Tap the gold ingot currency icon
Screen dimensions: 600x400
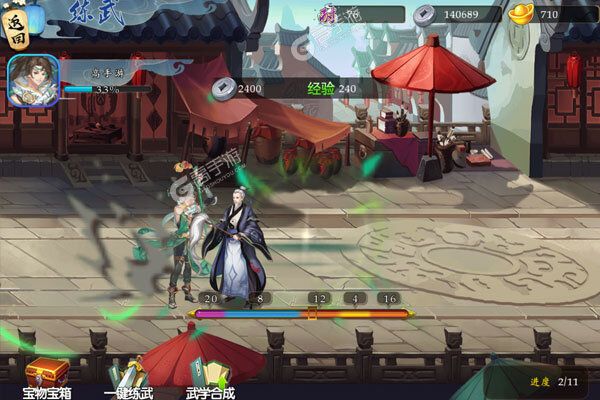click(x=520, y=14)
